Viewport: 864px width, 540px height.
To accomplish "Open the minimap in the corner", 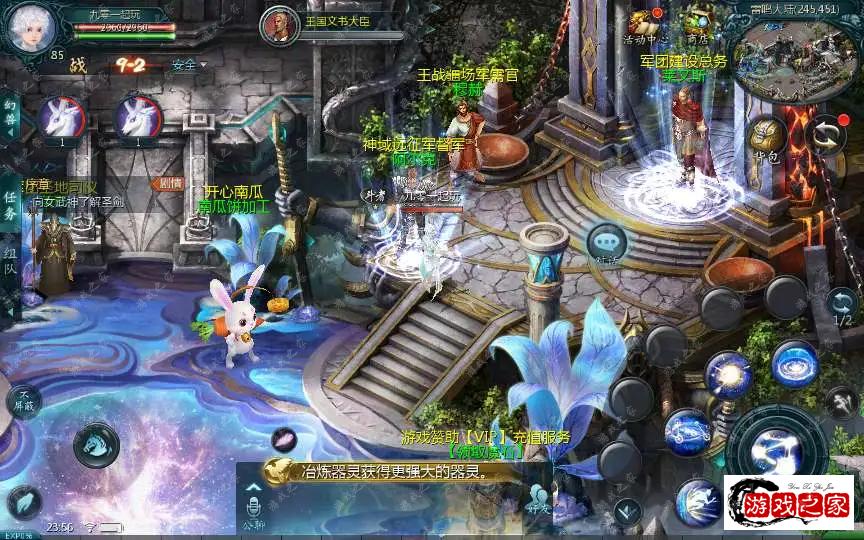I will (797, 52).
